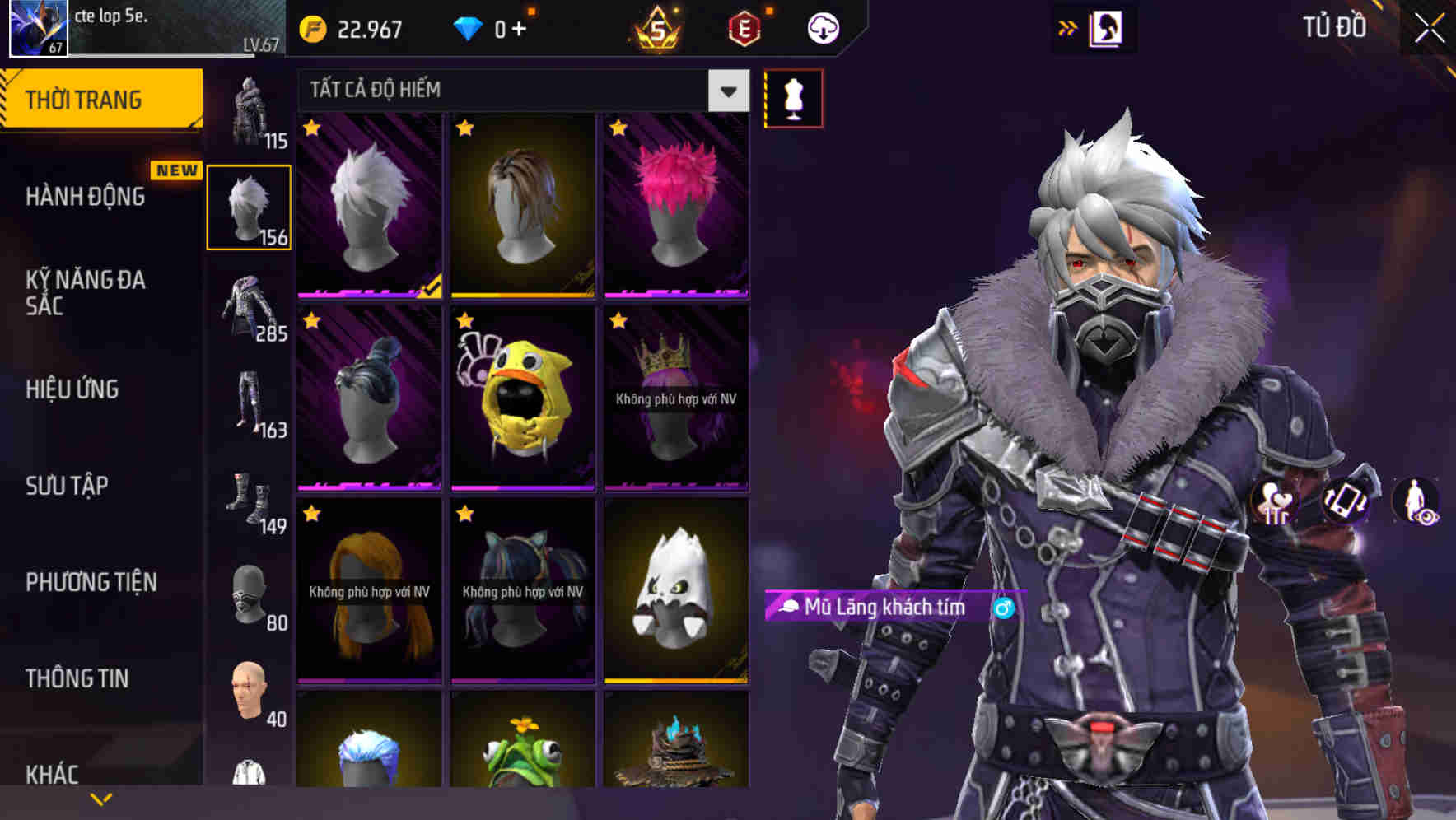1456x820 pixels.
Task: Toggle the mannequin preview beside the rarity filter
Action: click(x=793, y=97)
